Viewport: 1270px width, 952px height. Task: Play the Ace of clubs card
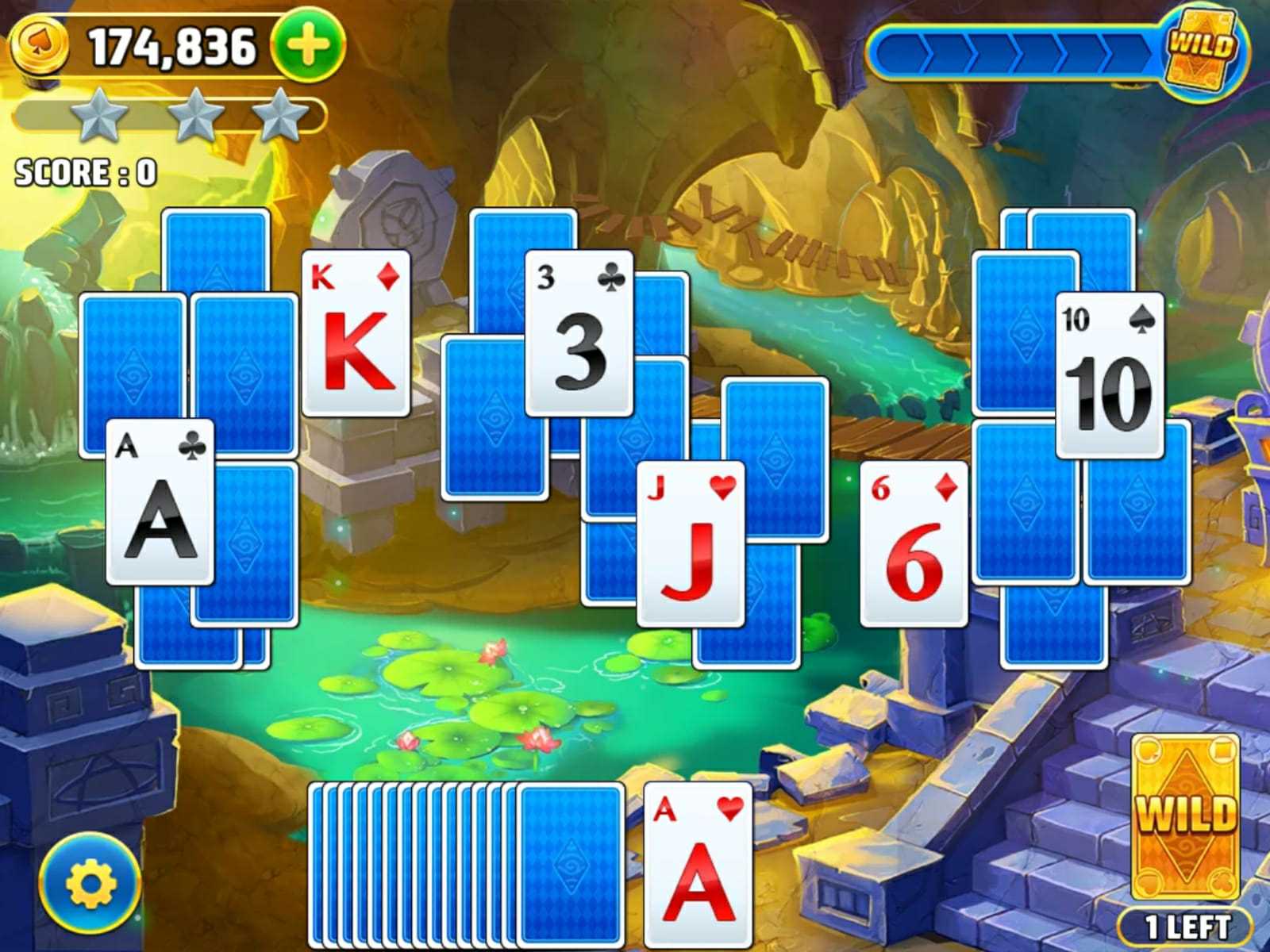click(160, 502)
